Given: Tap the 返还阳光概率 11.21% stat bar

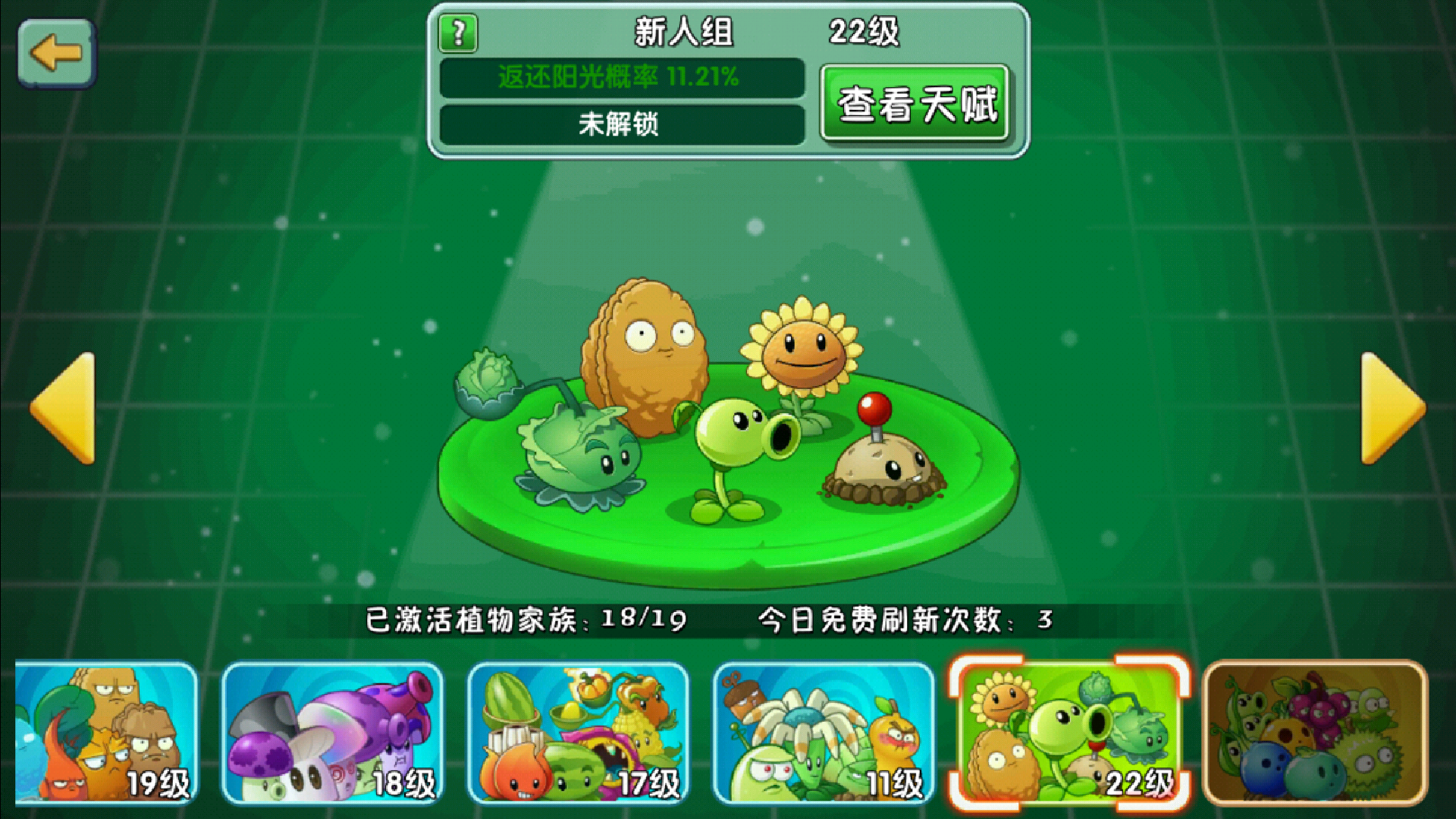Looking at the screenshot, I should (620, 77).
